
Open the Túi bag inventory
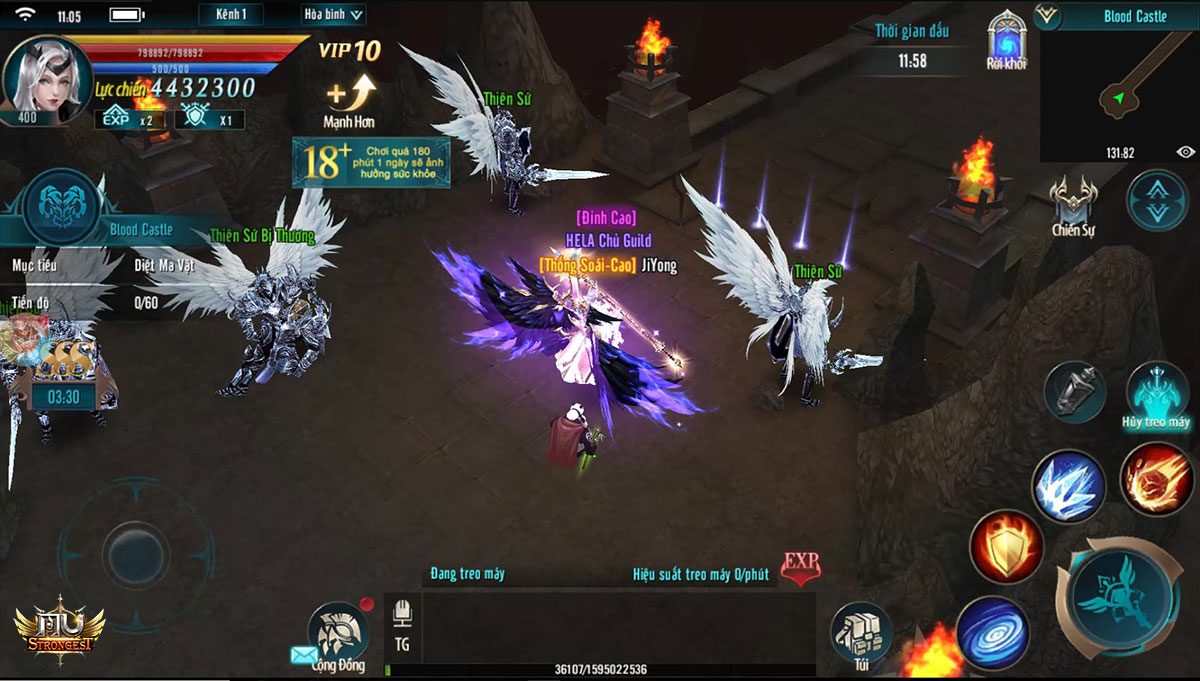tap(861, 637)
